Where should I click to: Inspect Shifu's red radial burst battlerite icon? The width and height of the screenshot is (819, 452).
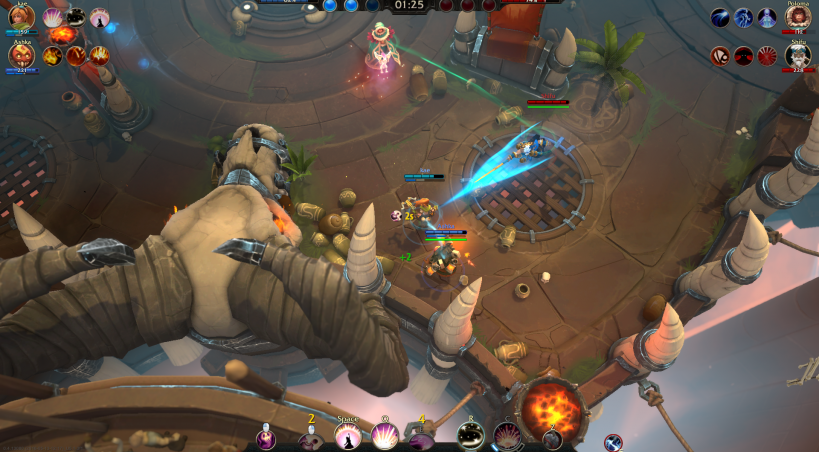pyautogui.click(x=767, y=55)
